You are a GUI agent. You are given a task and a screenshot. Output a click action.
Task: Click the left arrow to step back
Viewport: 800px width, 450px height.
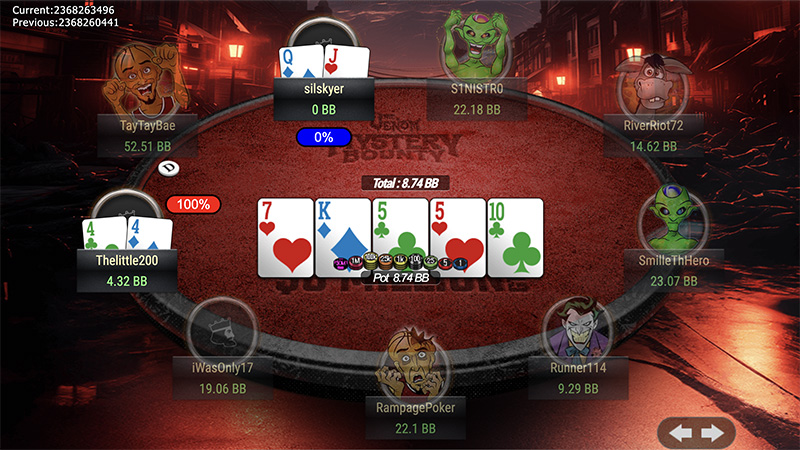pyautogui.click(x=681, y=433)
